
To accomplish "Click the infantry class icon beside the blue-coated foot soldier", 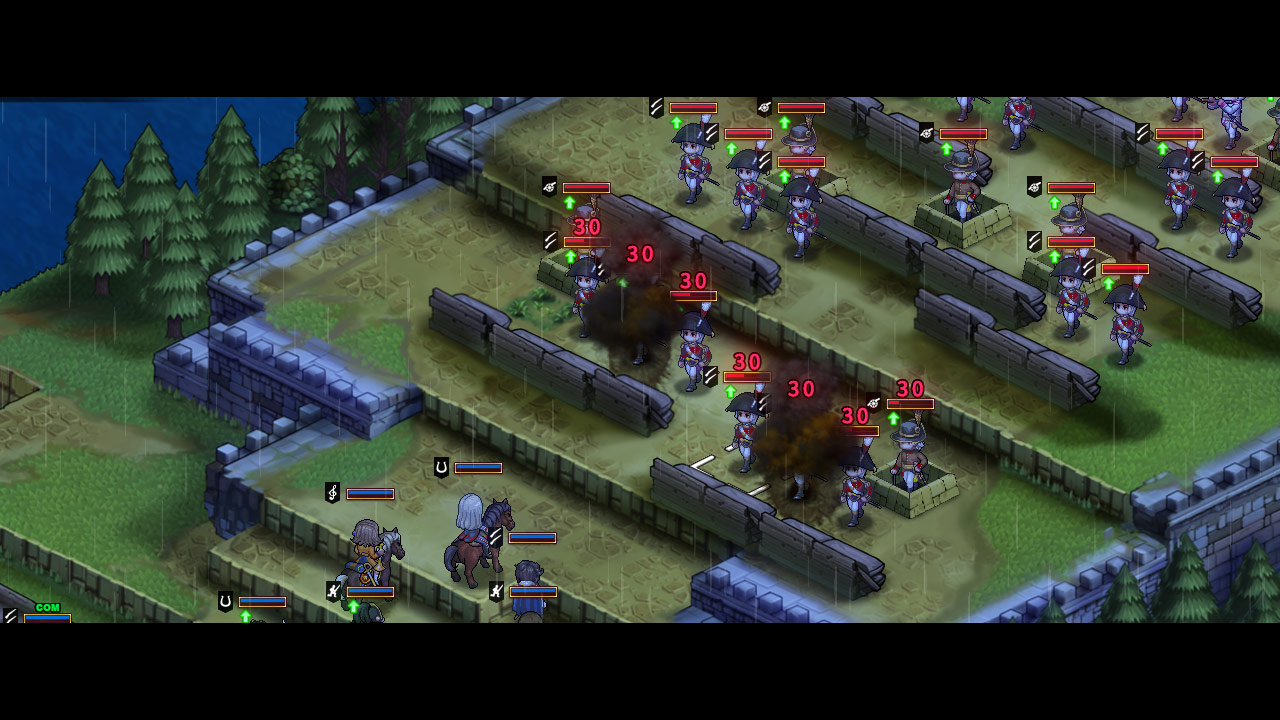I will pos(495,591).
